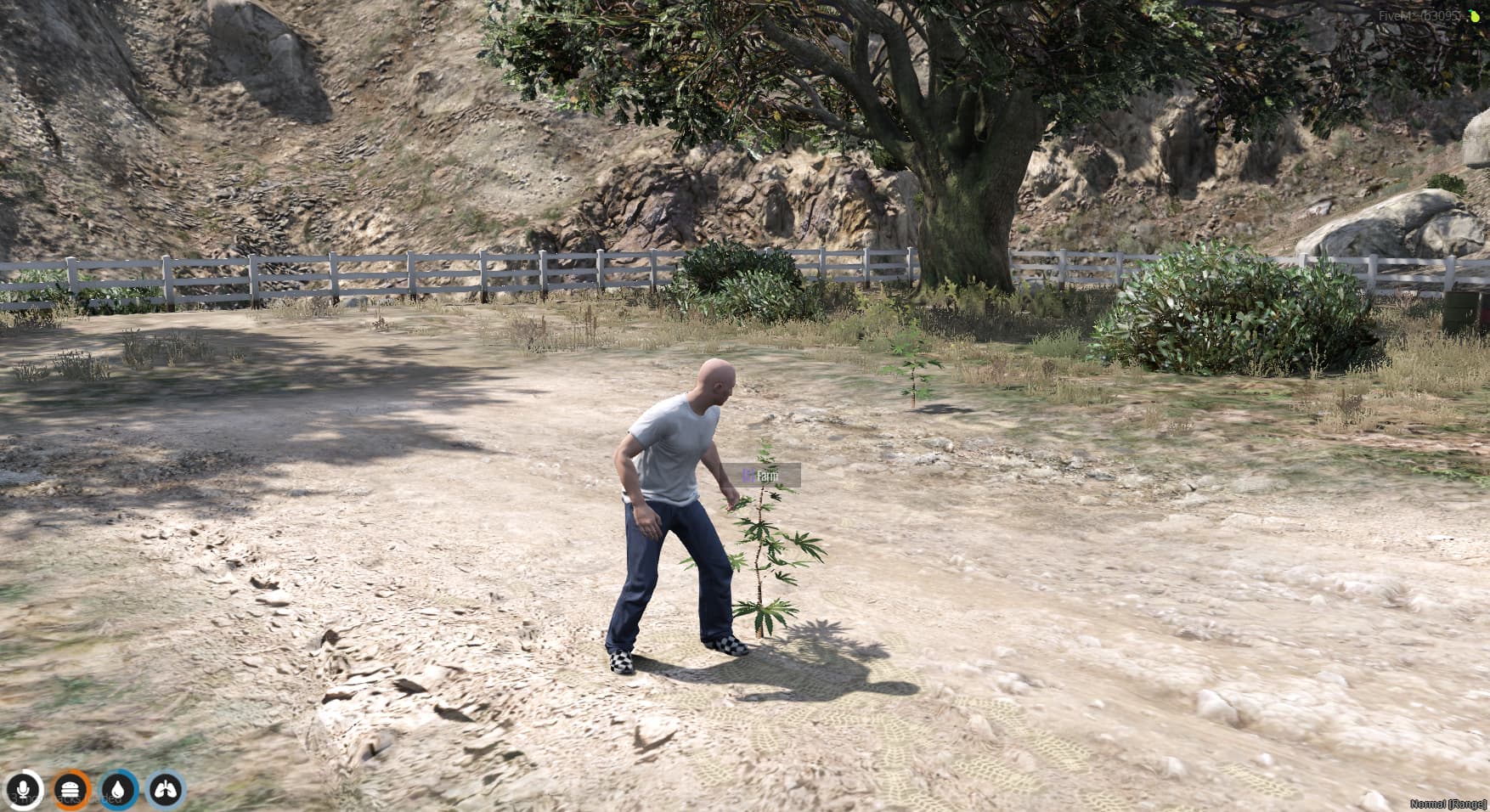The width and height of the screenshot is (1490, 812).
Task: Click the distant cannabis sapling near the bushes
Action: click(x=913, y=374)
